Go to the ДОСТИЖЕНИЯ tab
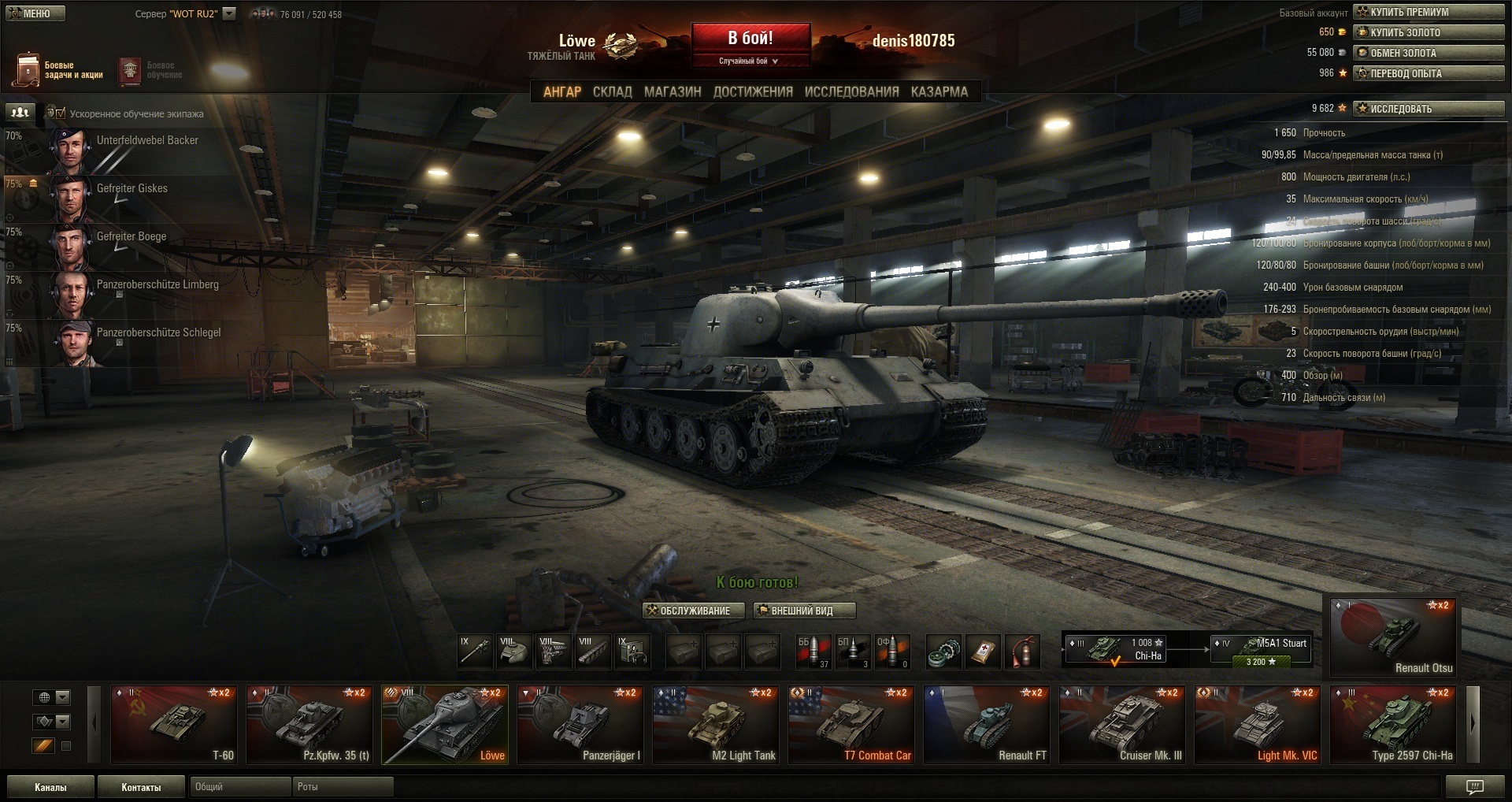The width and height of the screenshot is (1512, 802). (x=753, y=91)
